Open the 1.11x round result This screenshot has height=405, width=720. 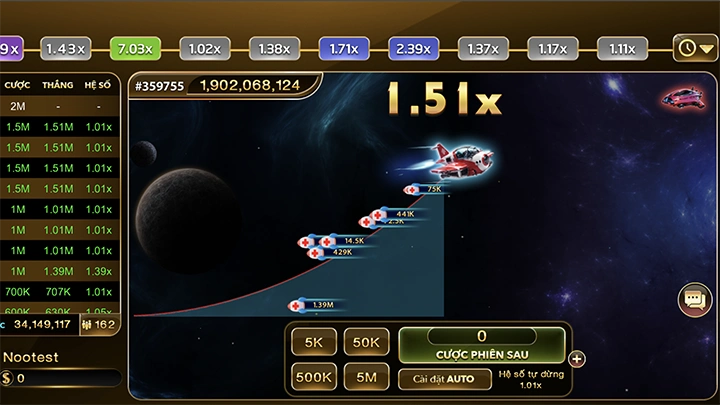[x=622, y=48]
